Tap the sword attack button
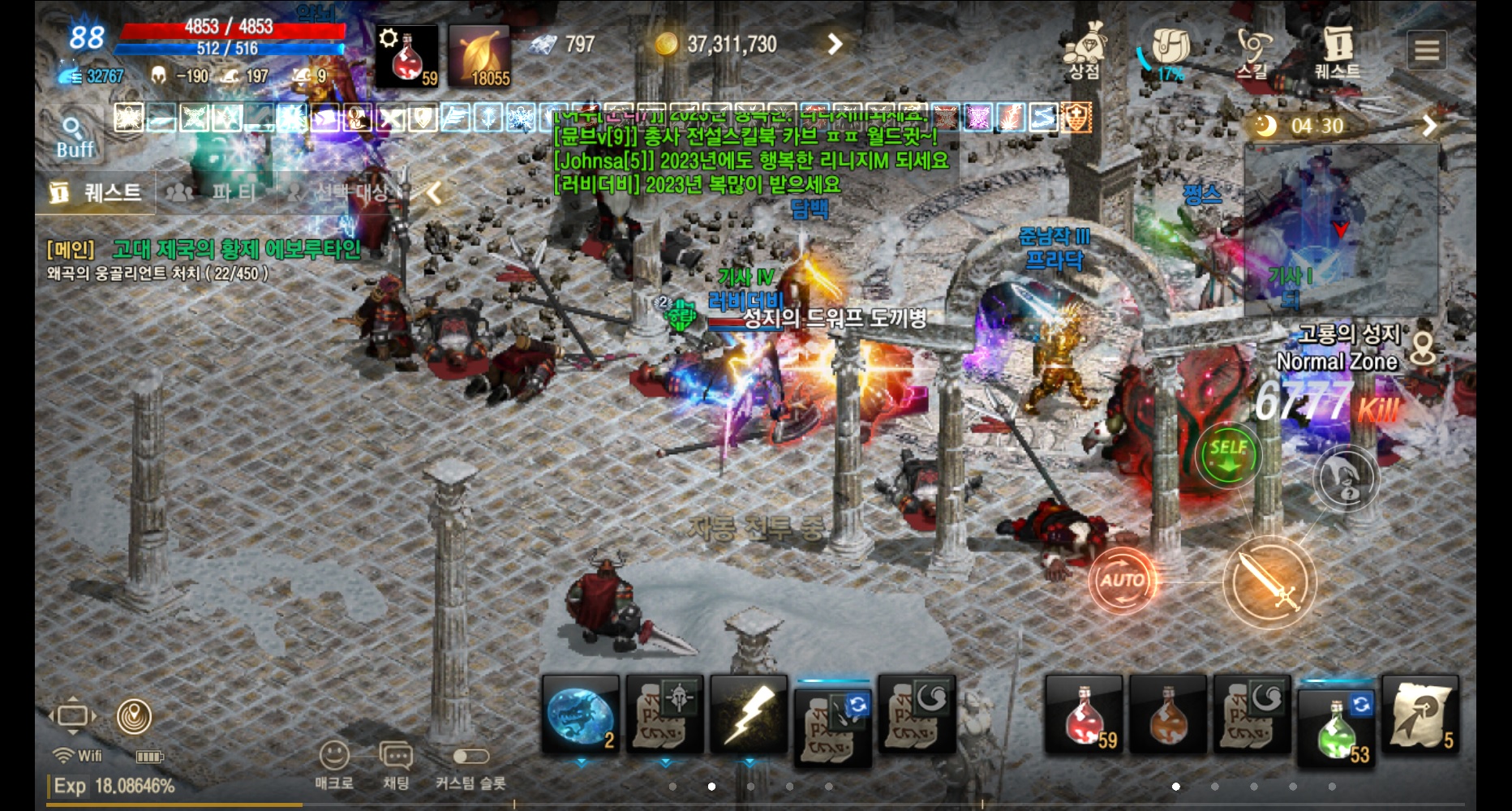This screenshot has height=811, width=1512. [1269, 581]
